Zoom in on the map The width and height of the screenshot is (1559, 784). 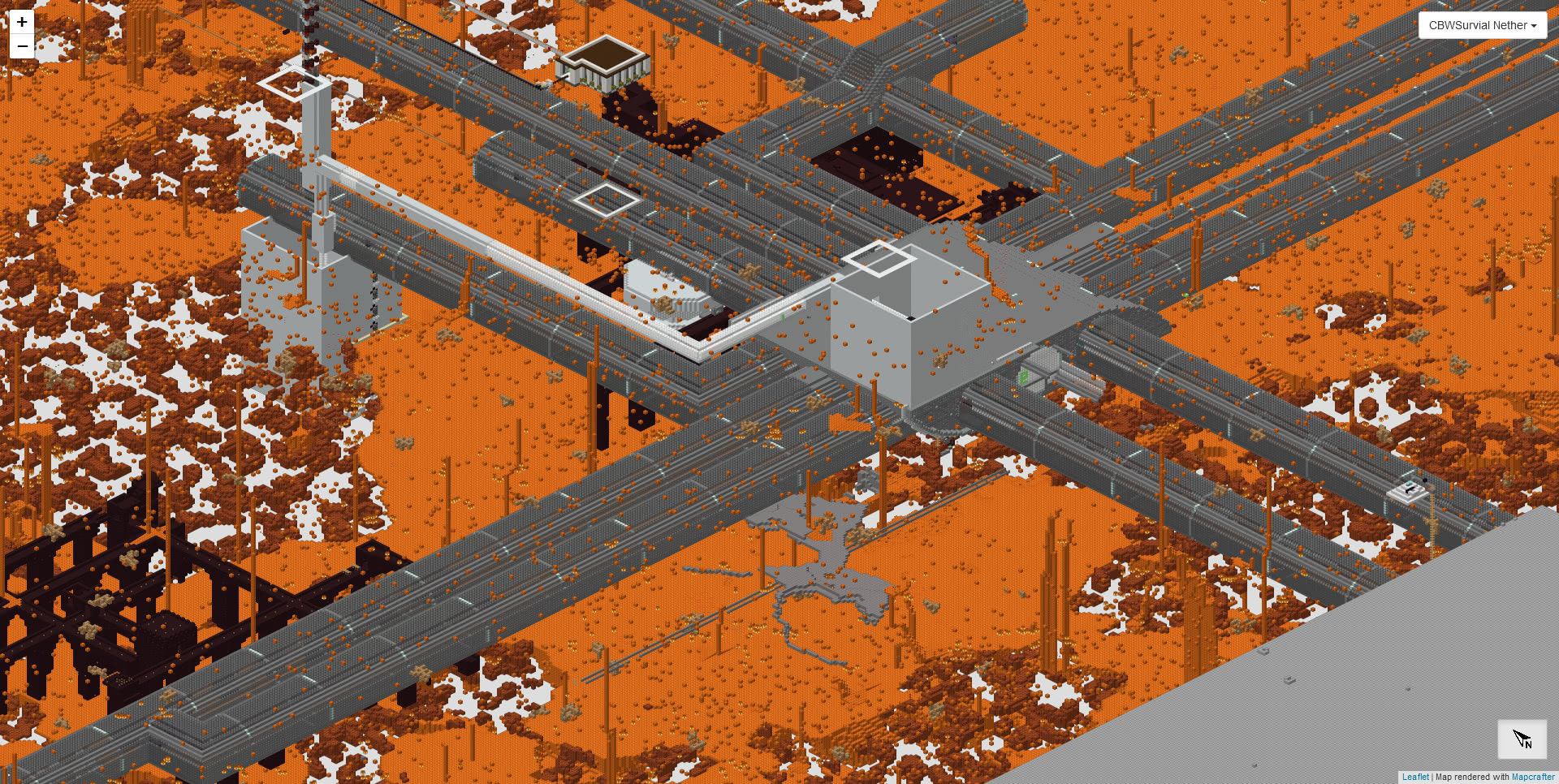tap(22, 22)
